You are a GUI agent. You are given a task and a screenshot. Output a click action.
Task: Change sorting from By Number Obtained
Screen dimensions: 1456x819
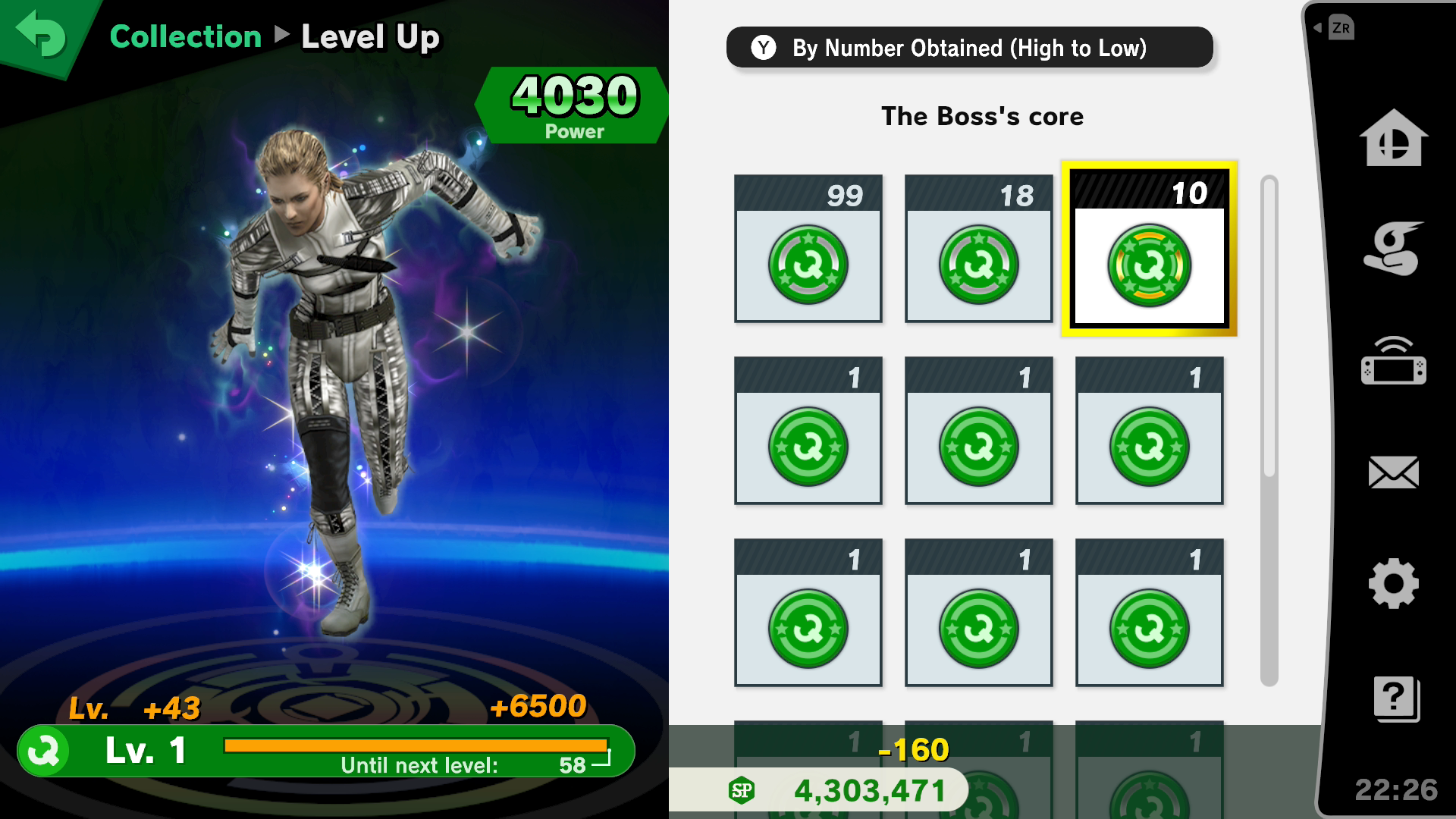(968, 48)
